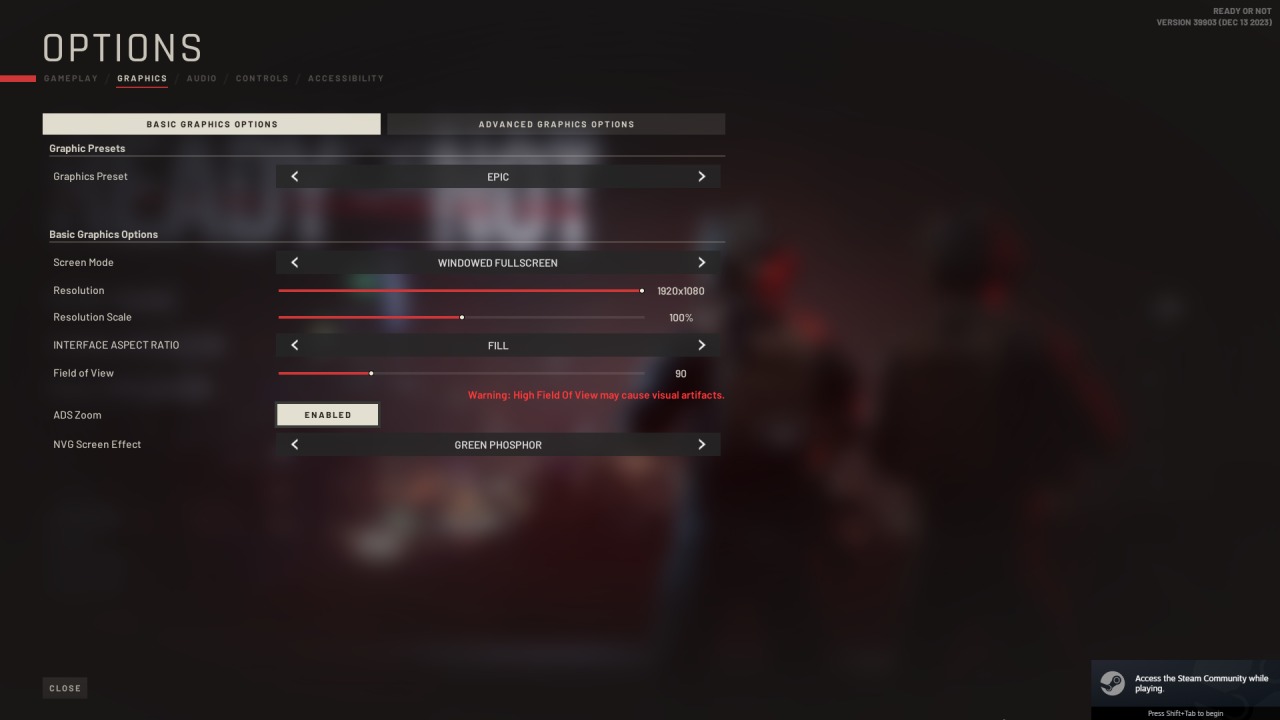Click the left arrow for Interface Aspect Ratio
The height and width of the screenshot is (720, 1280).
294,345
